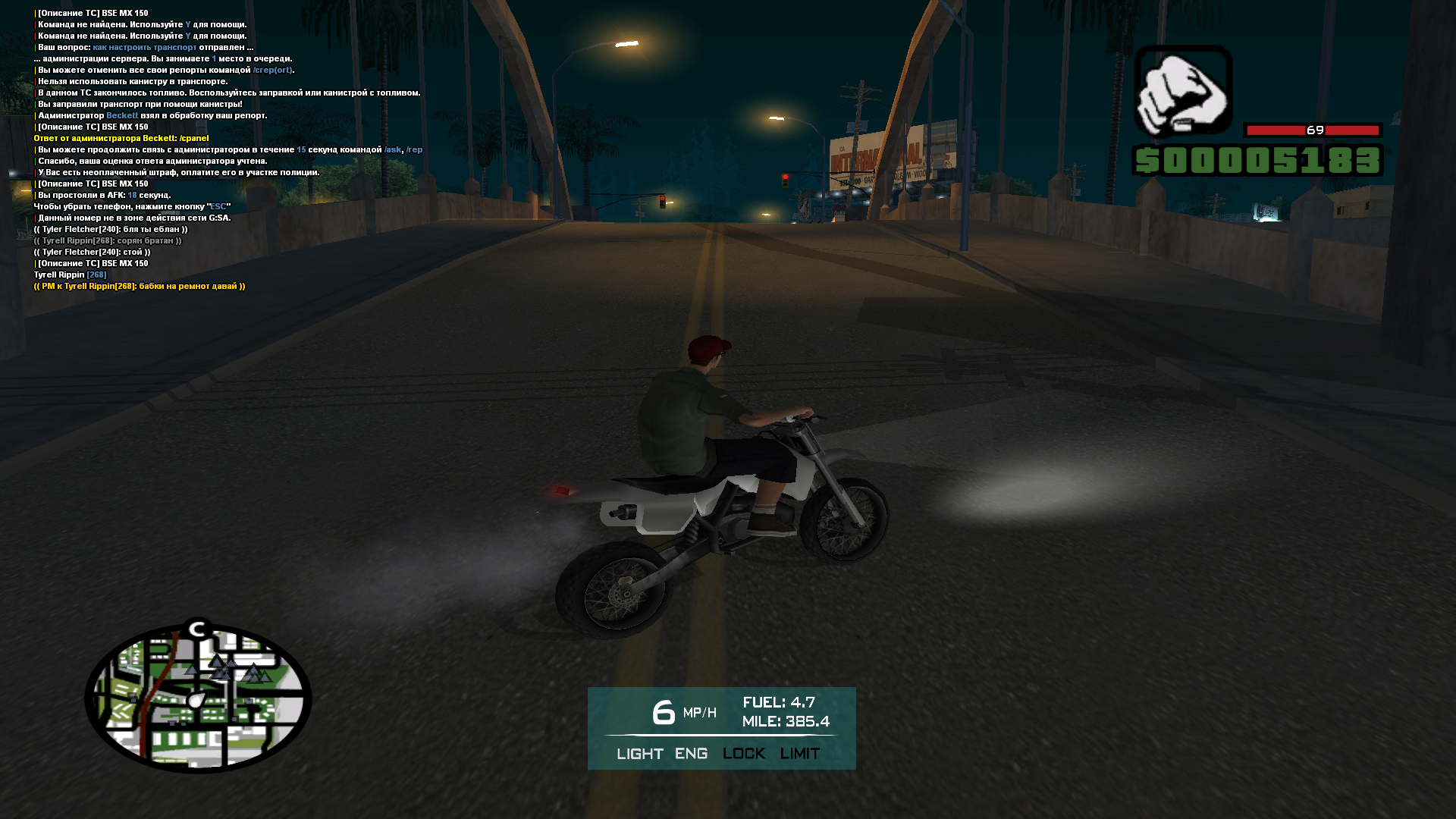Click the PM to Tyrell Rippin chat line

[140, 287]
